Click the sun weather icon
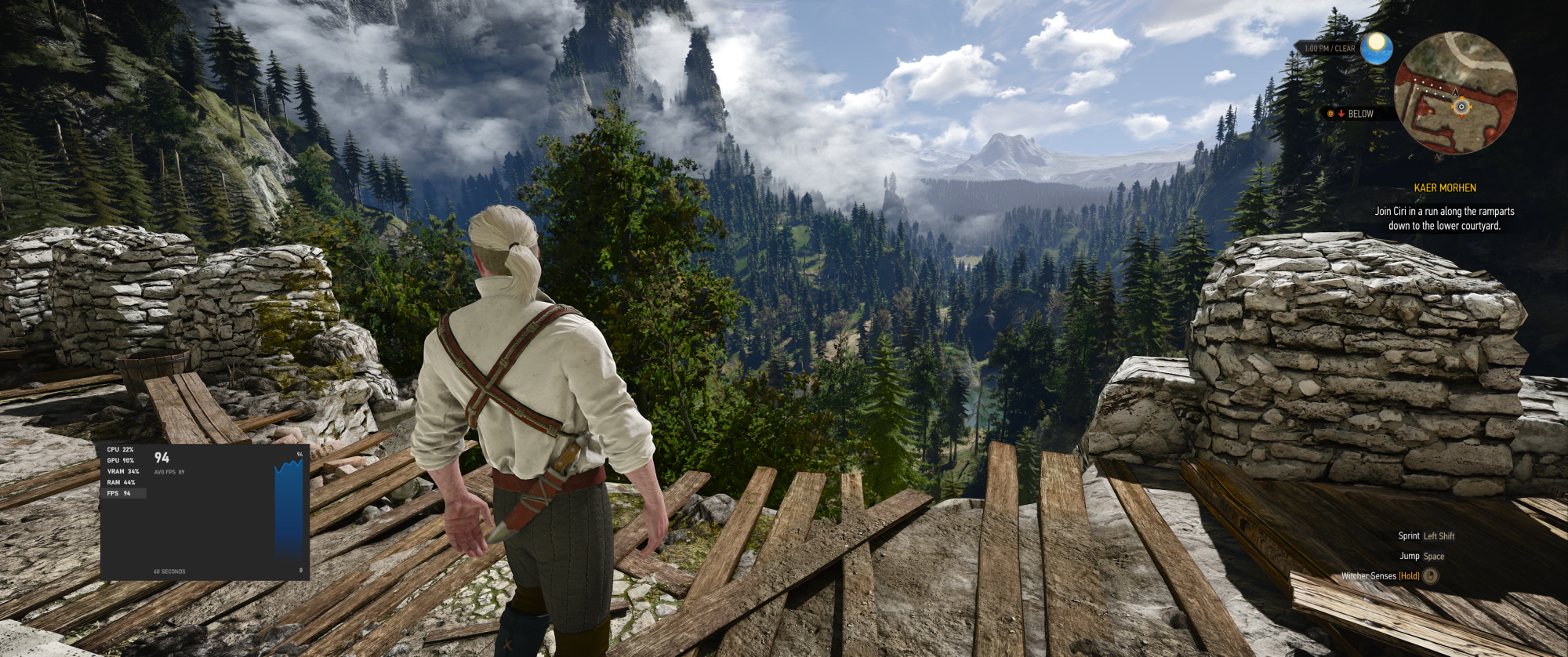Viewport: 1568px width, 657px height. (x=1376, y=48)
